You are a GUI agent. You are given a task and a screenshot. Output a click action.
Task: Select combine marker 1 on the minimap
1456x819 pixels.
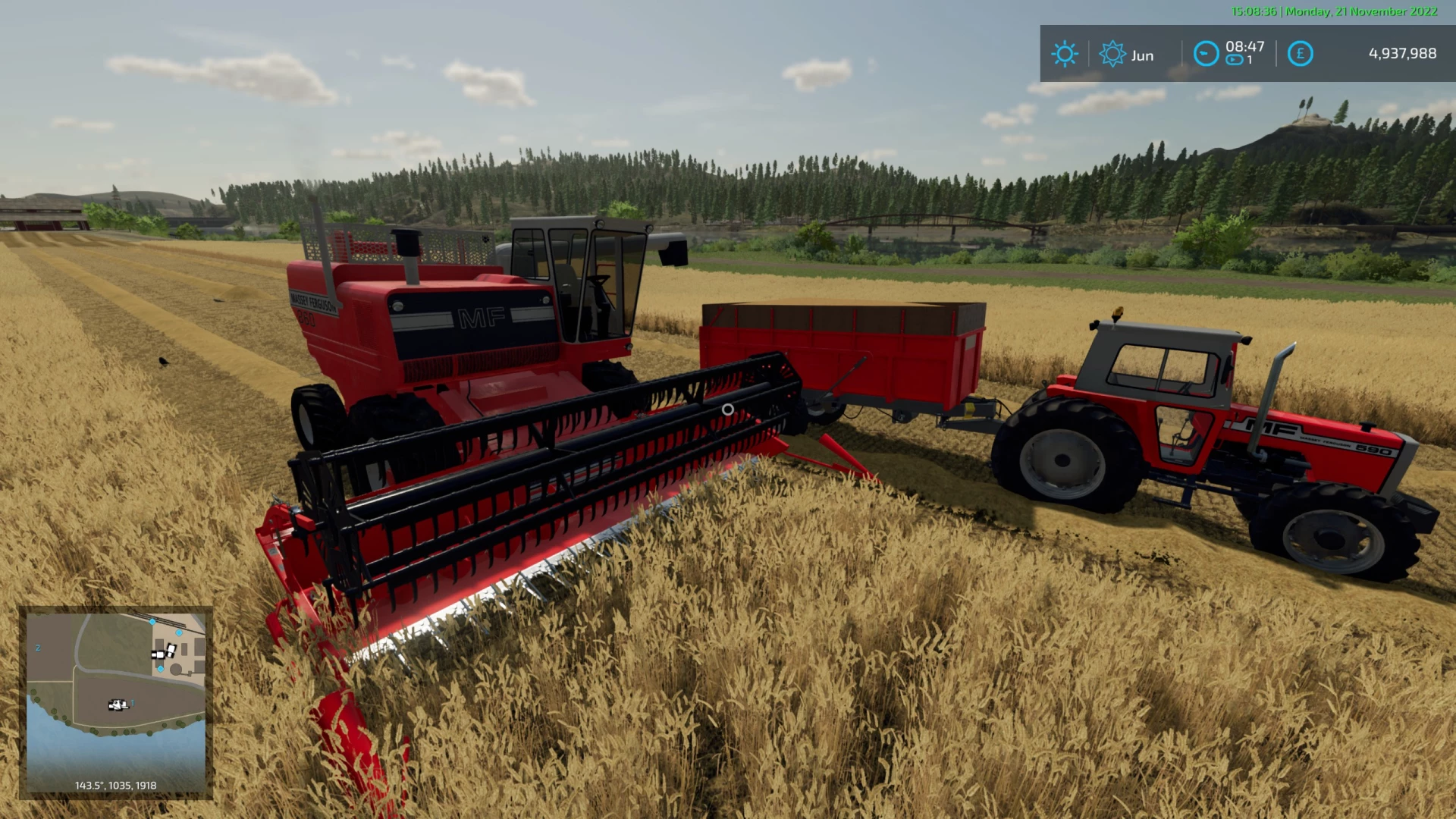point(118,705)
